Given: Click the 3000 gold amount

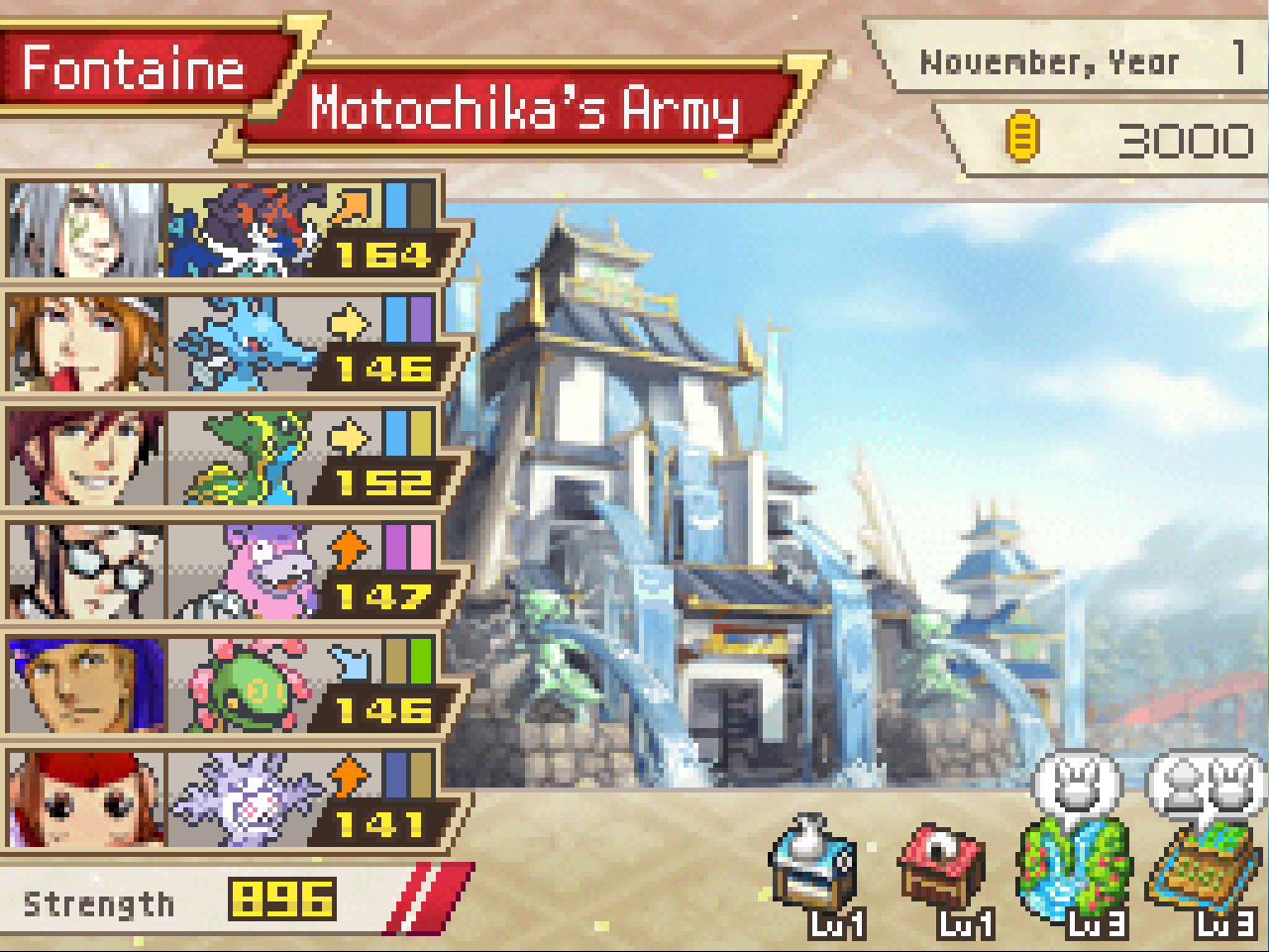Looking at the screenshot, I should (x=1189, y=139).
